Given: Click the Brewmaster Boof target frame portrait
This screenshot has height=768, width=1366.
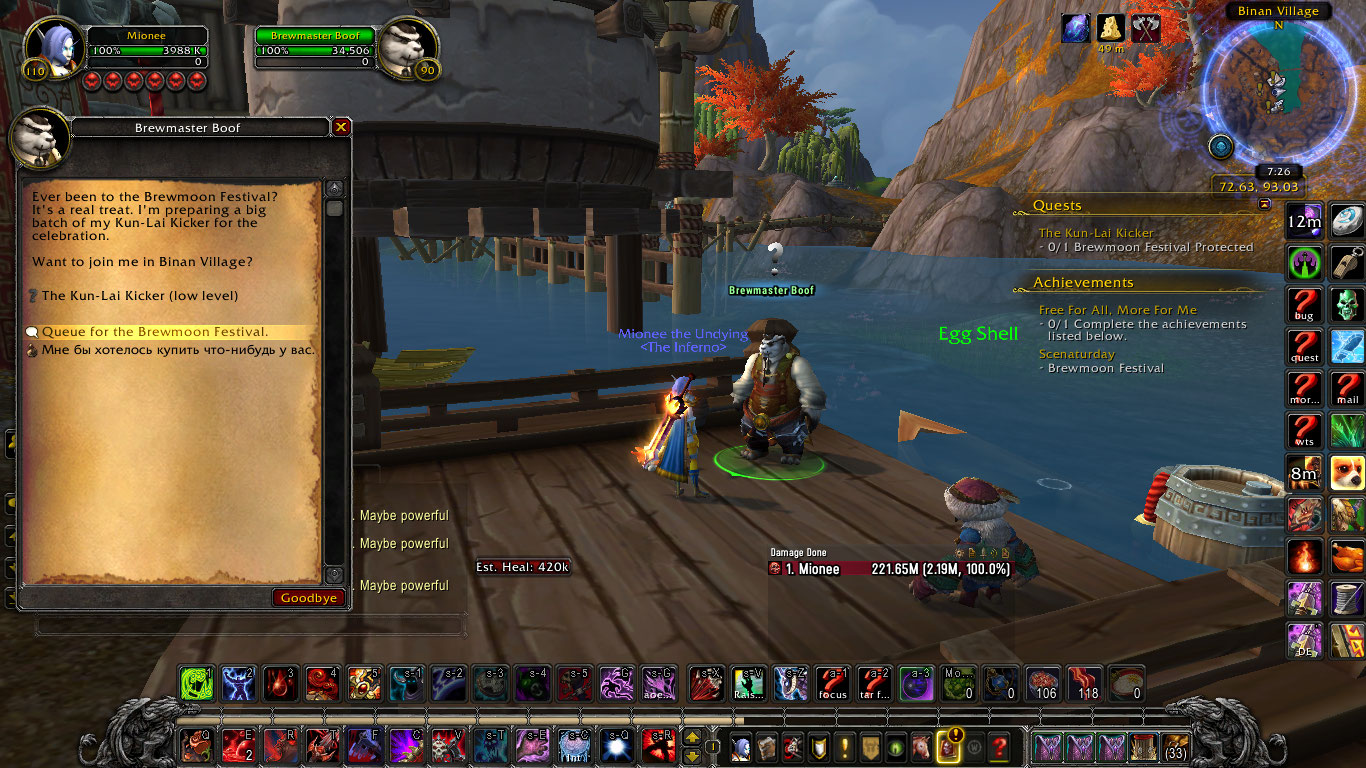Looking at the screenshot, I should (x=409, y=50).
